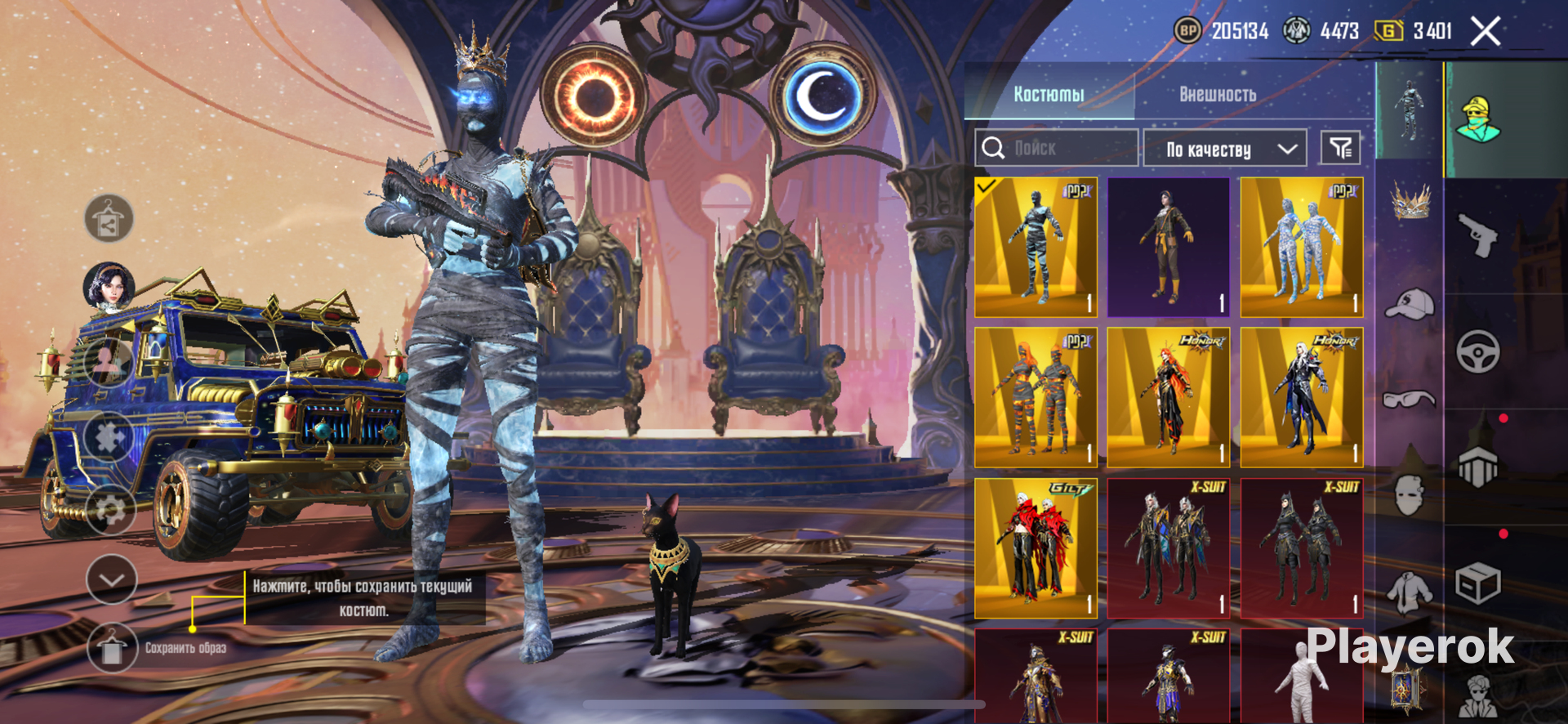Collapse the side buttons with down arrow
The height and width of the screenshot is (724, 1568).
[111, 579]
